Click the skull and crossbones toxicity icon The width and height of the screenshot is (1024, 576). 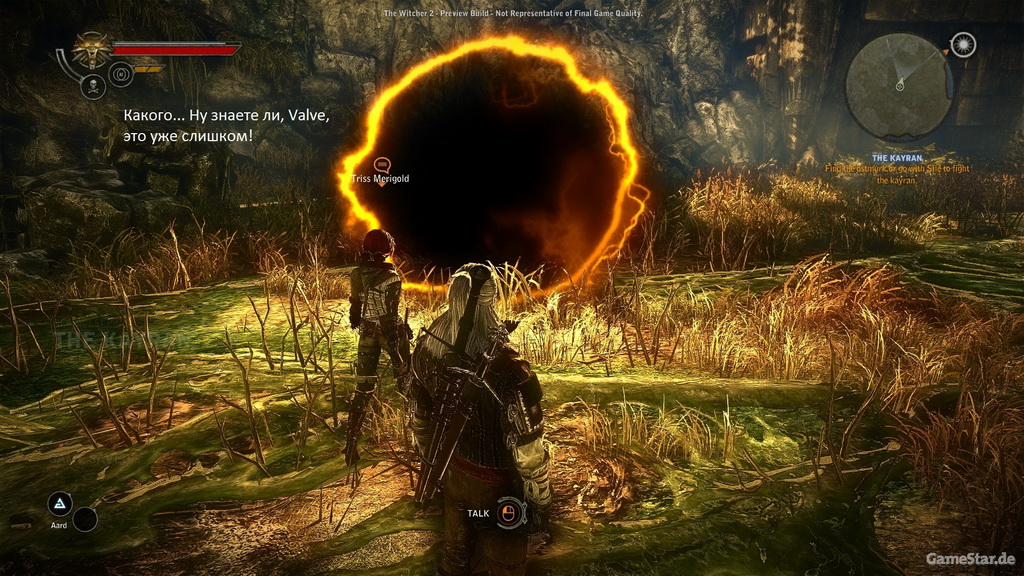(x=93, y=86)
